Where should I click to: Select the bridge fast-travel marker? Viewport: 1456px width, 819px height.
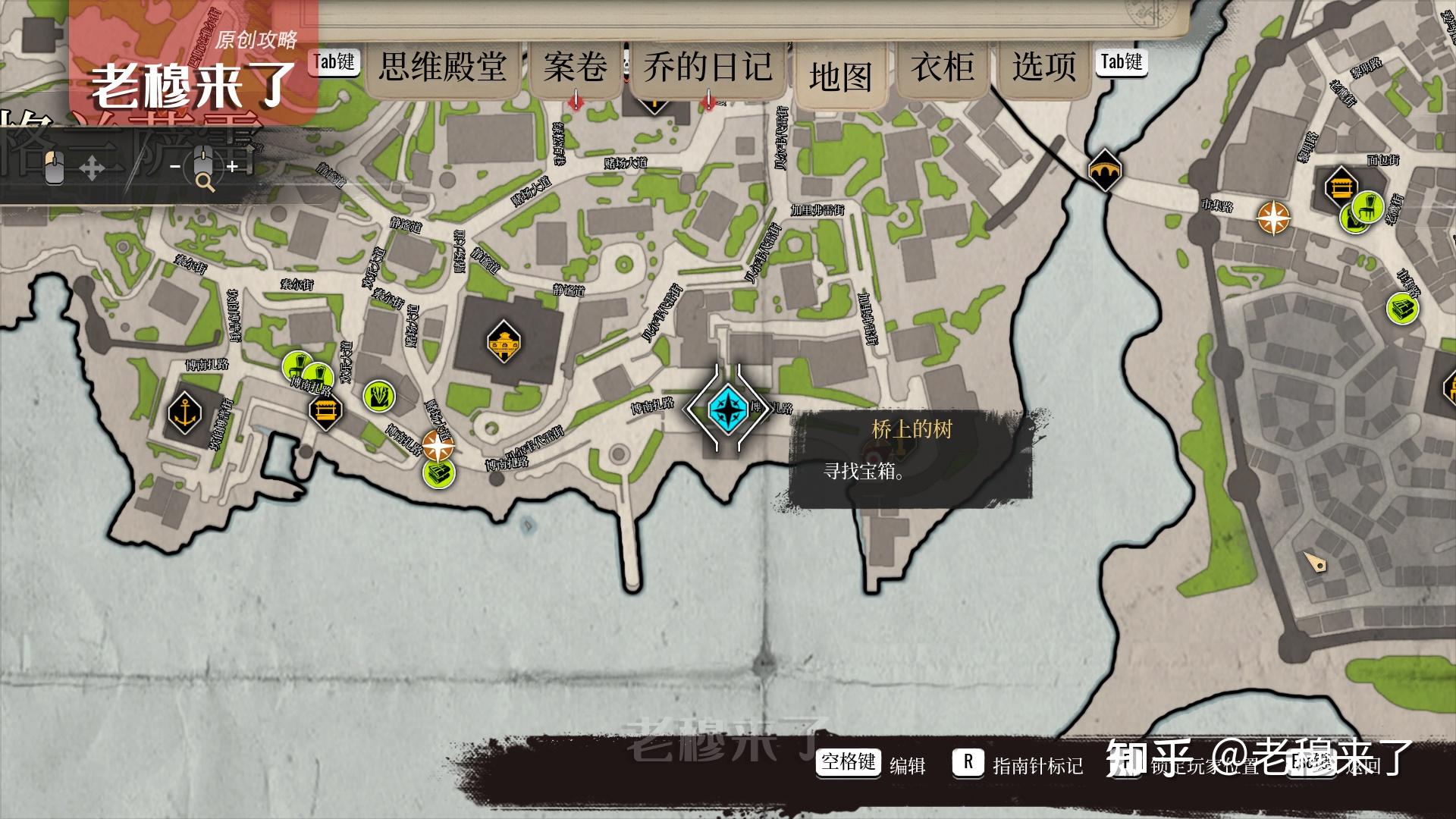[1104, 171]
